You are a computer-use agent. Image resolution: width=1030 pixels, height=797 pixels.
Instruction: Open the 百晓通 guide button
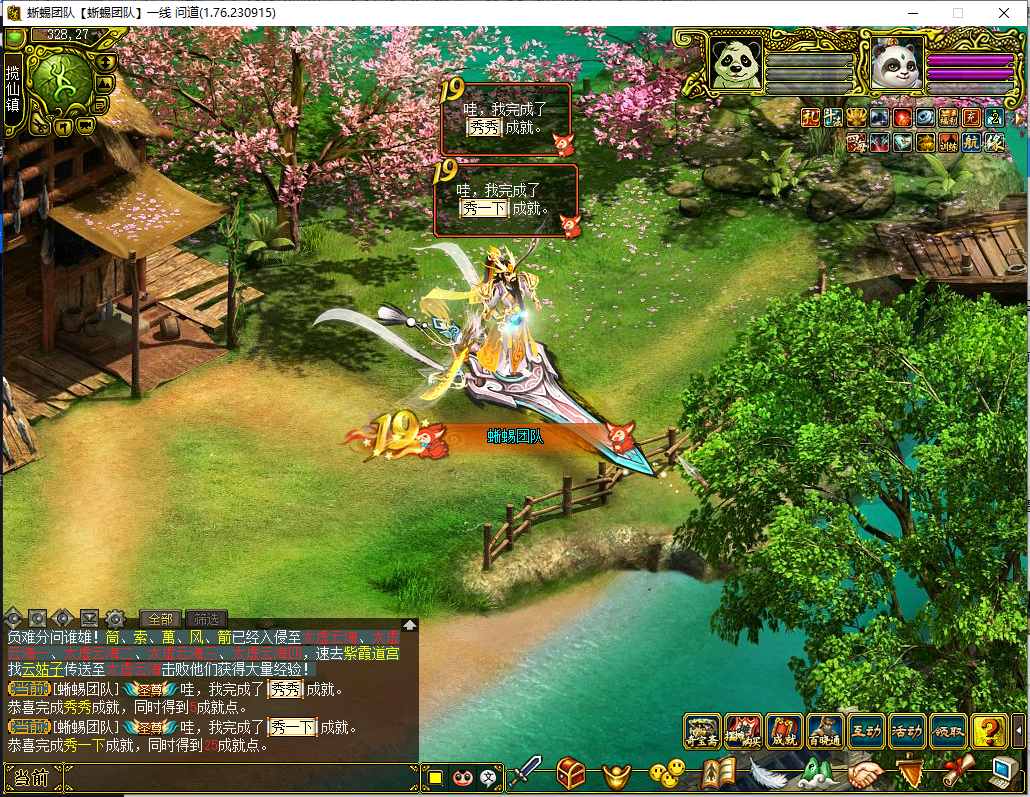tap(826, 733)
